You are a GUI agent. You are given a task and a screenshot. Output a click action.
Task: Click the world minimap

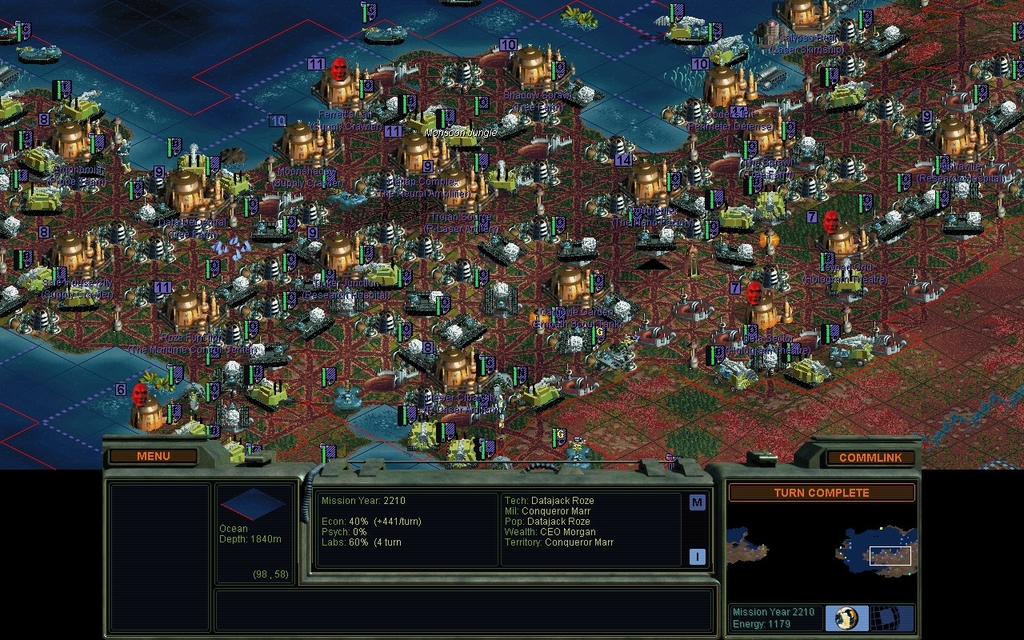pyautogui.click(x=821, y=551)
